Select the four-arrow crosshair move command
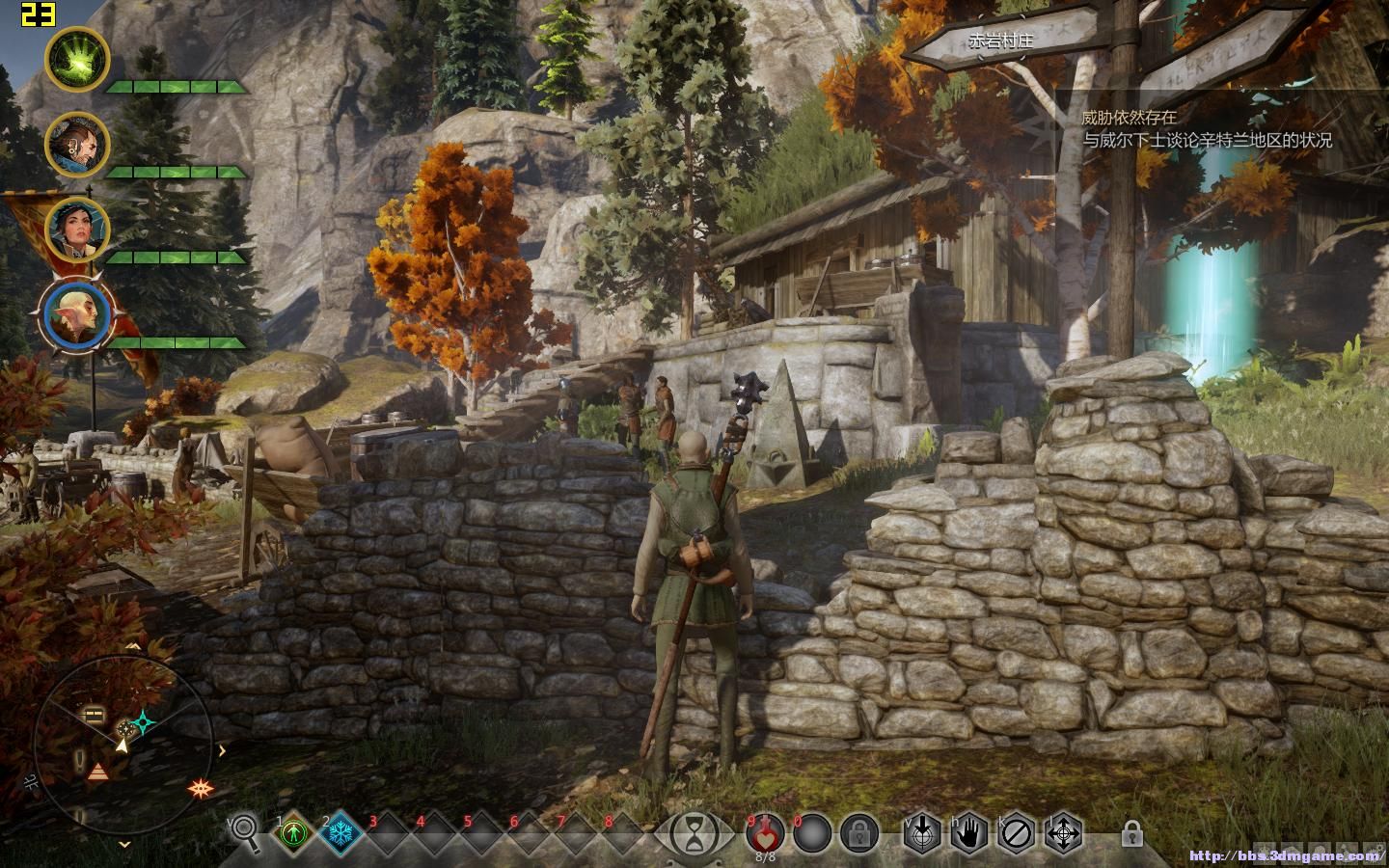 [1063, 832]
